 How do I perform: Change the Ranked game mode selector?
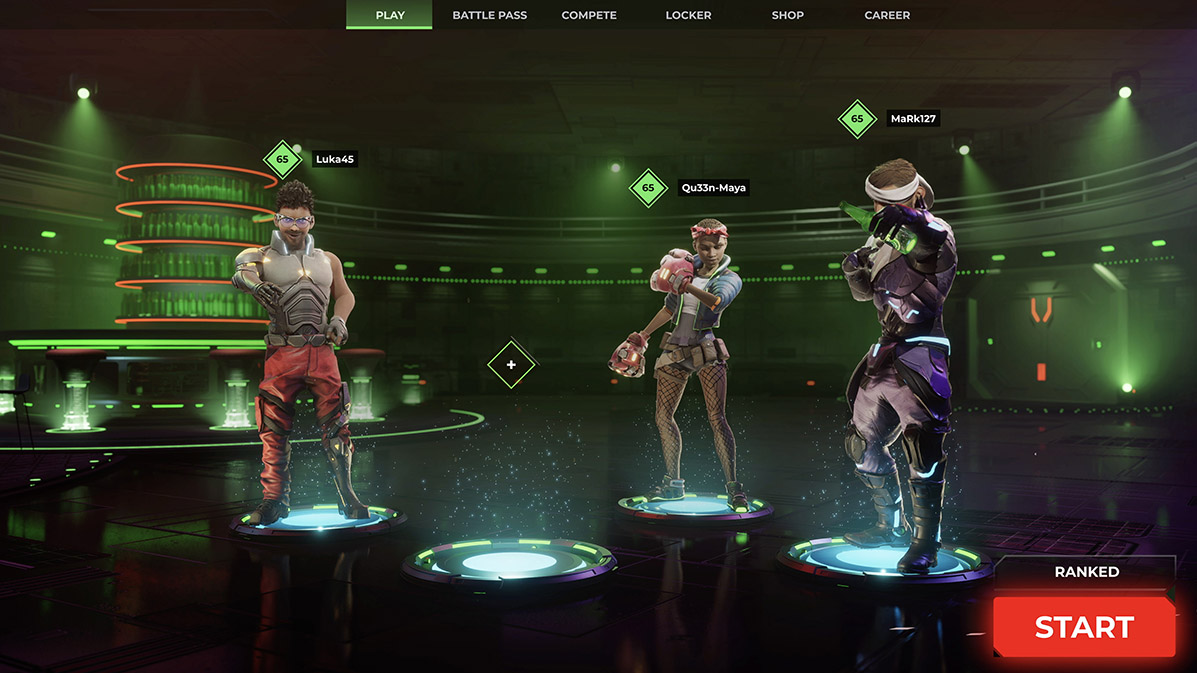coord(1086,572)
